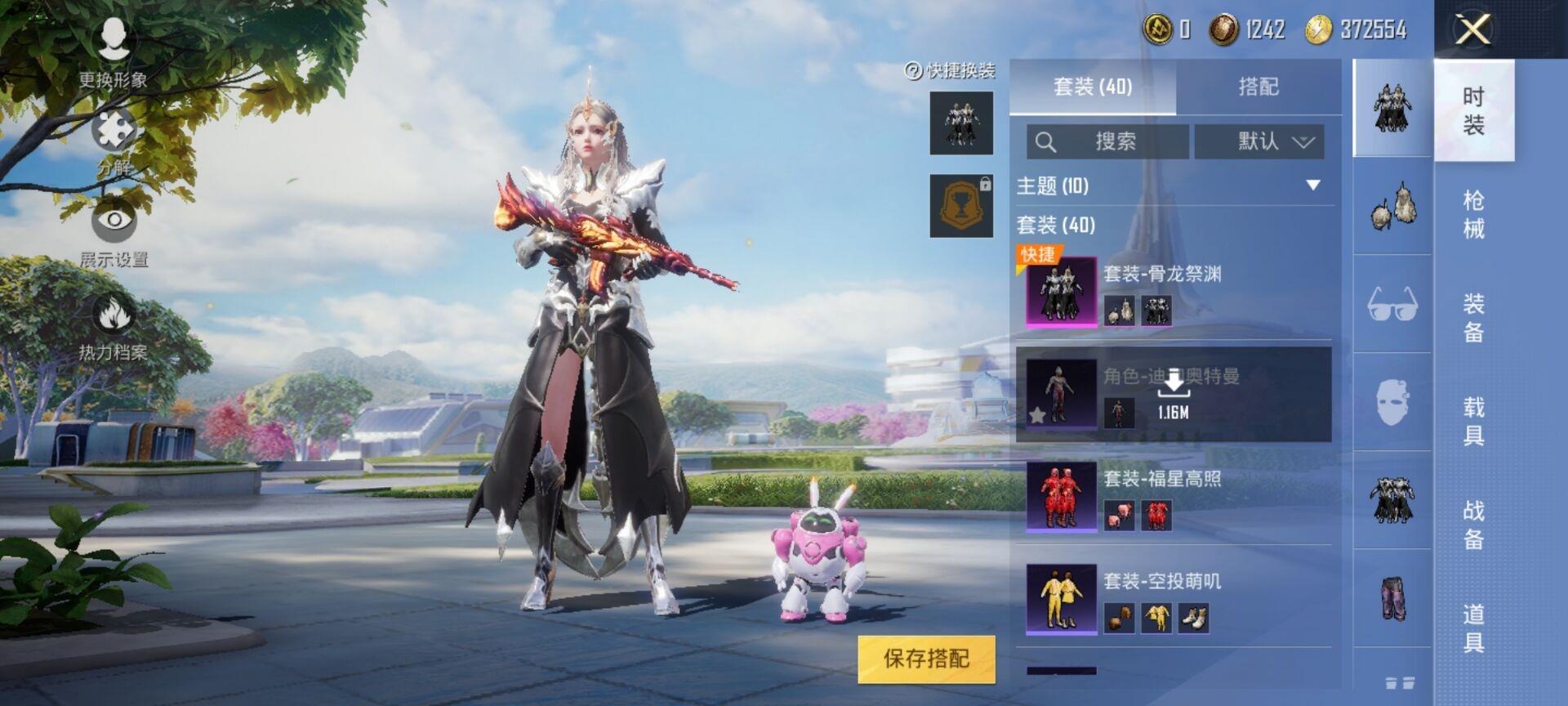Switch to the 搭配 tab

[x=1258, y=87]
